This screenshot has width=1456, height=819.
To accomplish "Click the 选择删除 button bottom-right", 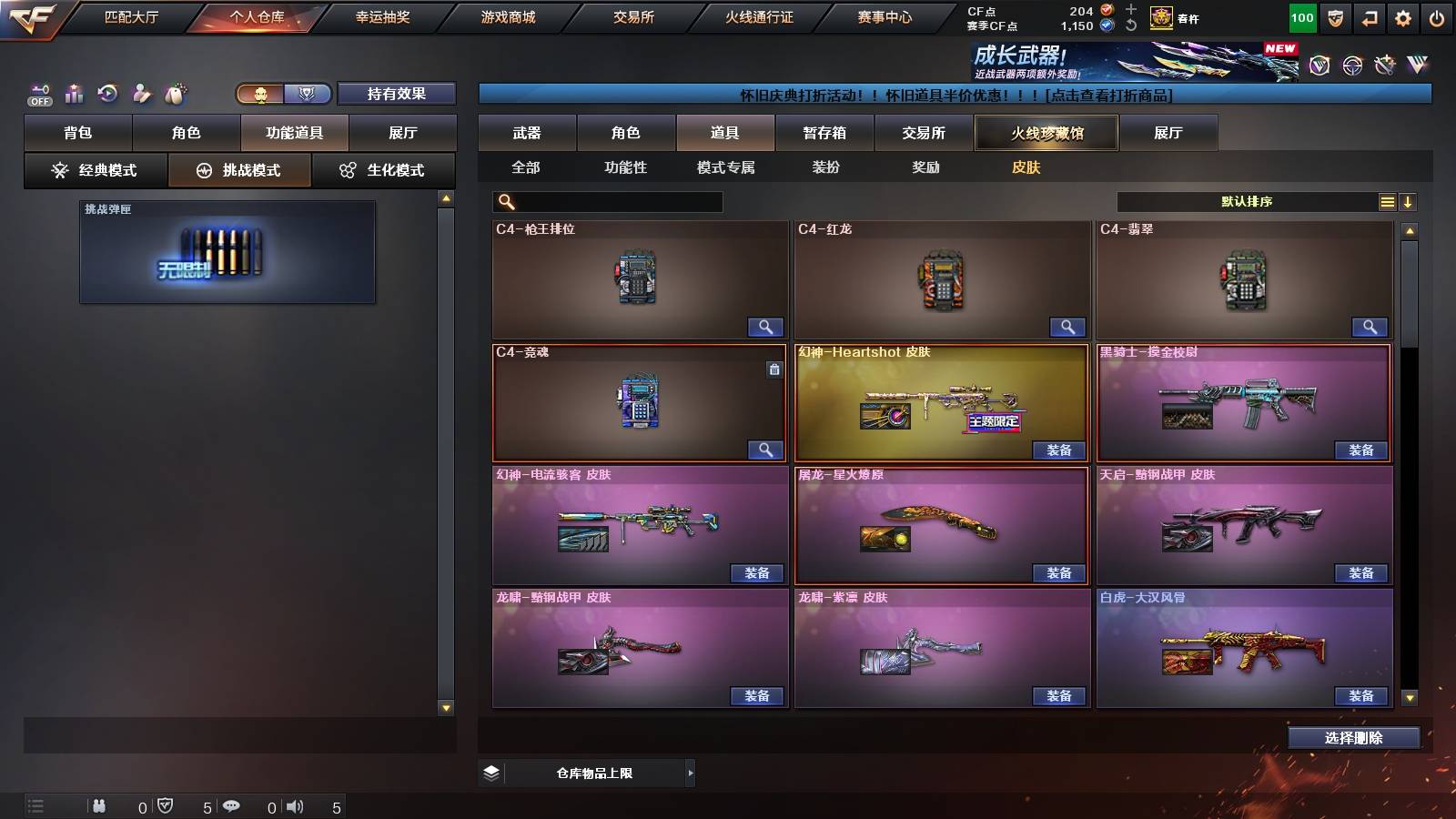I will click(1354, 738).
